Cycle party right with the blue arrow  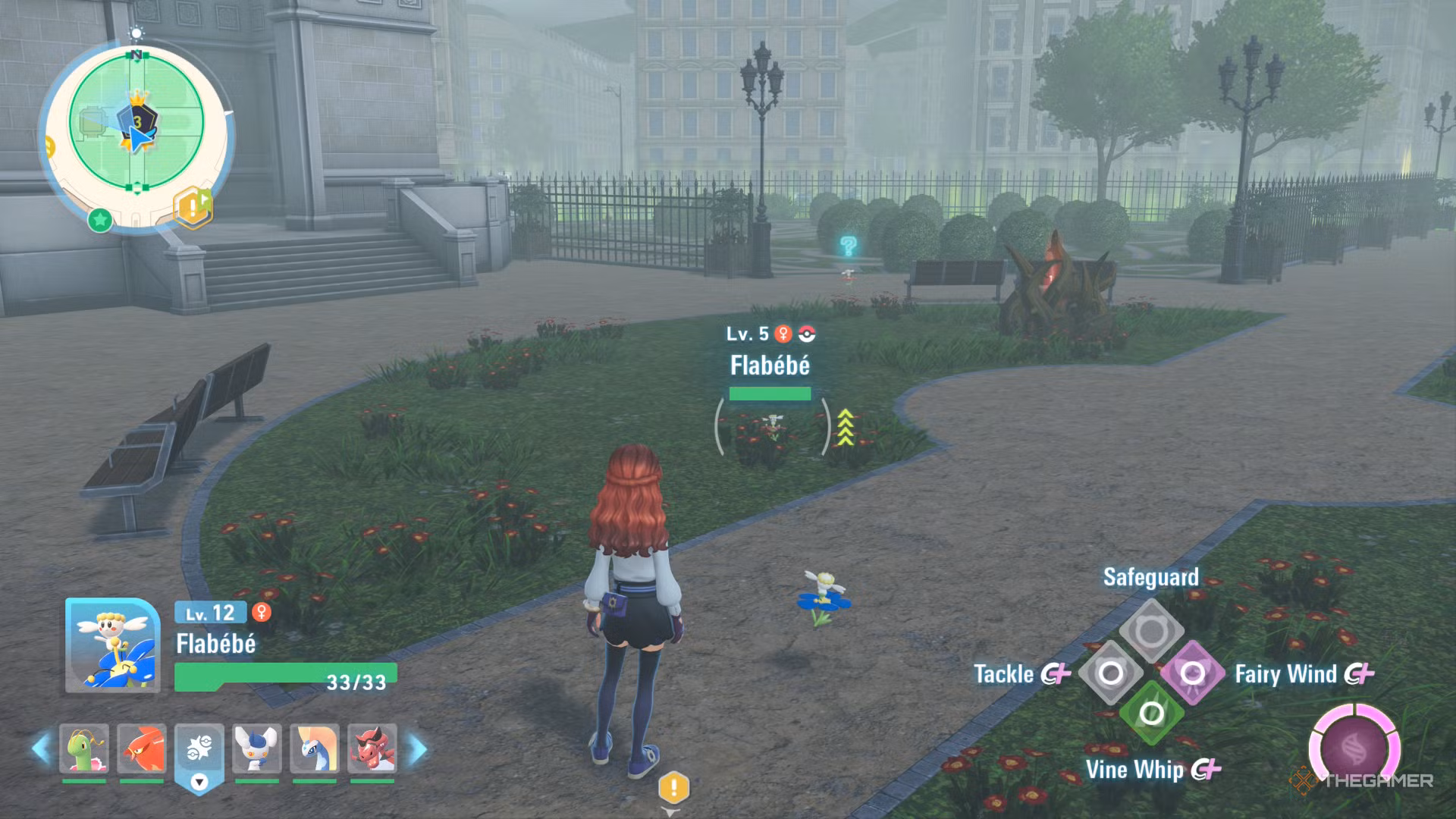click(417, 748)
